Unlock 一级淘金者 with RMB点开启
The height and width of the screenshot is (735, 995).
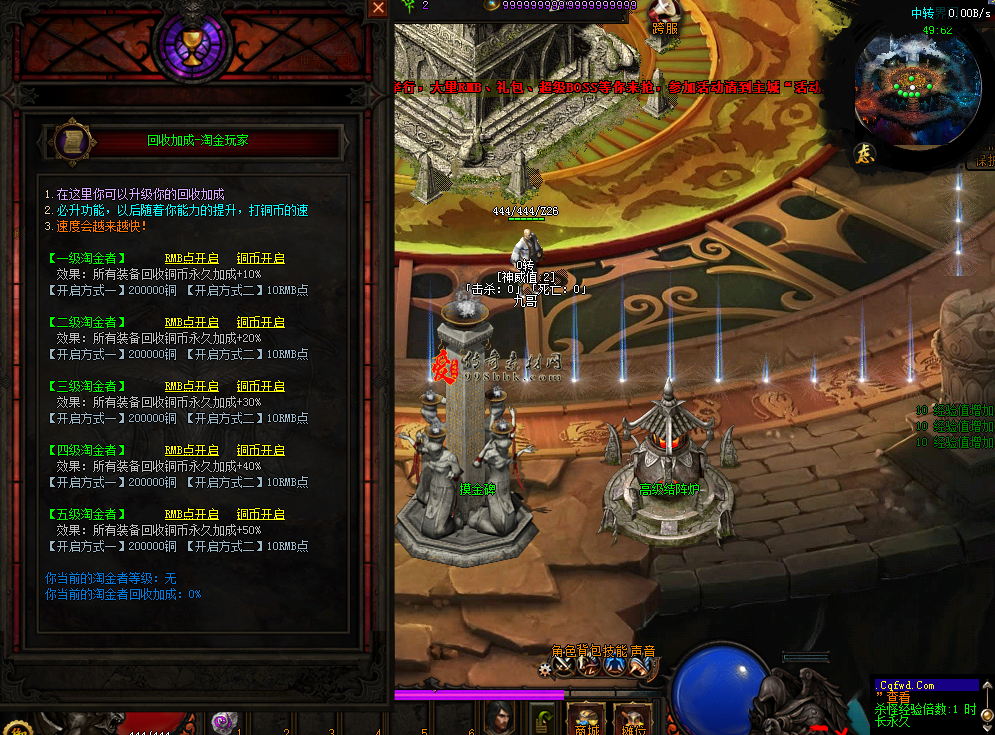click(191, 258)
